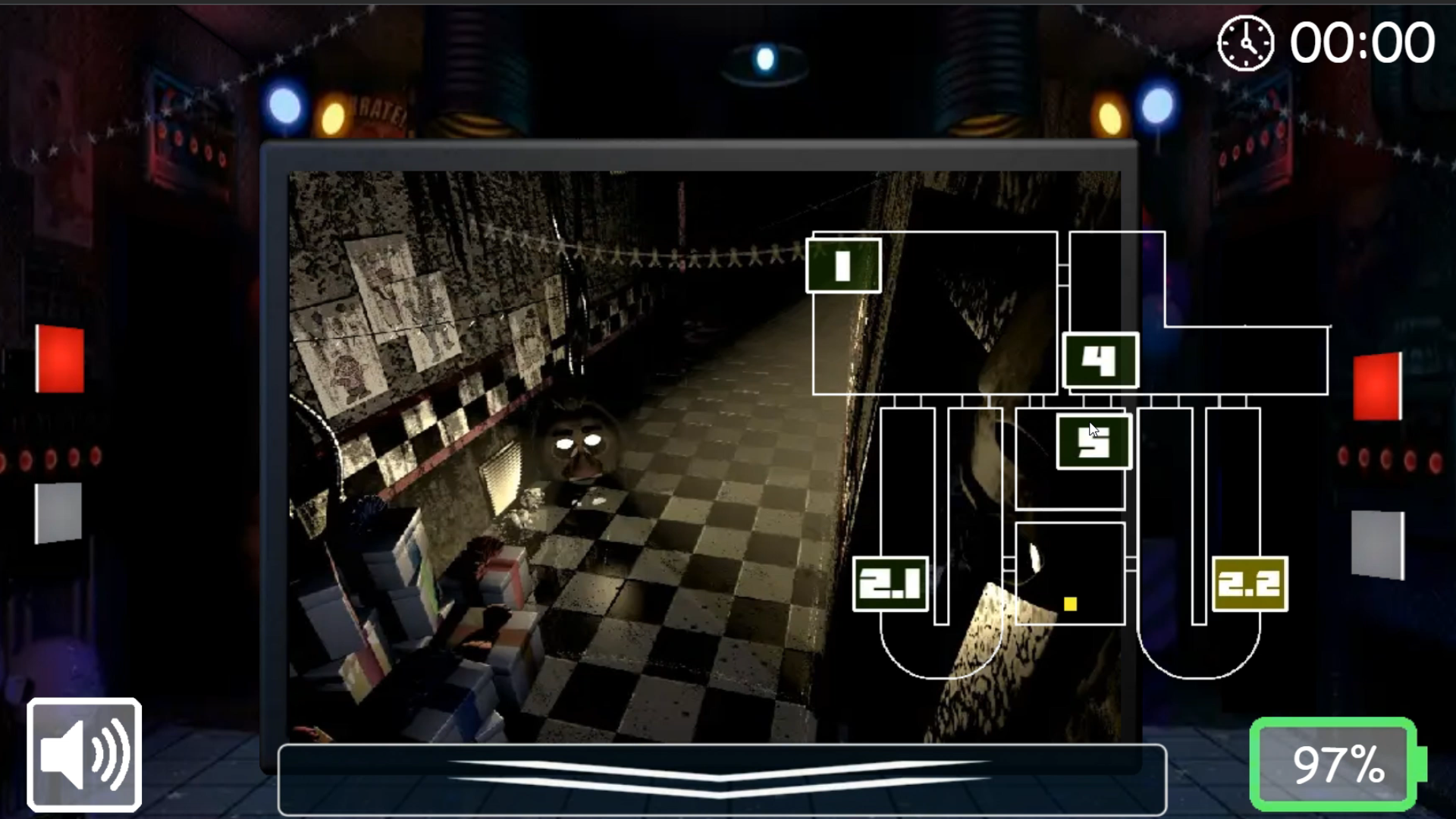Toggle the left red light button
The image size is (1456, 819).
[59, 359]
